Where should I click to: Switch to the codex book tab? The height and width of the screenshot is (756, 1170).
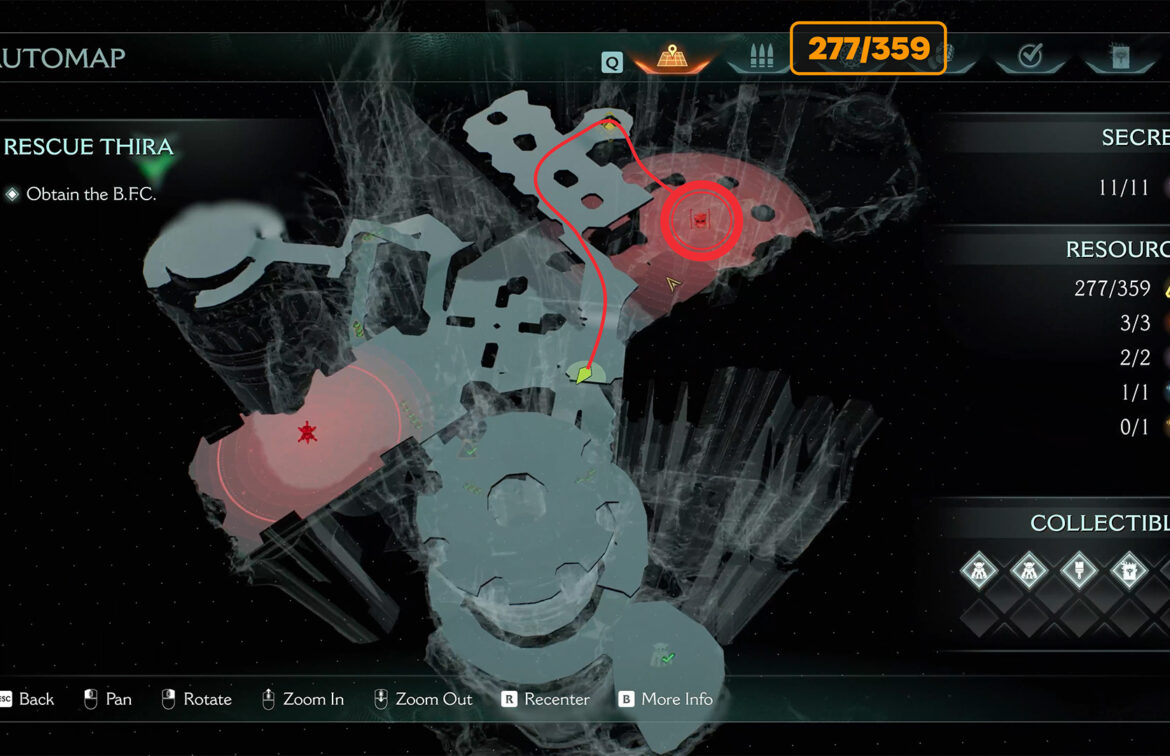(1118, 57)
